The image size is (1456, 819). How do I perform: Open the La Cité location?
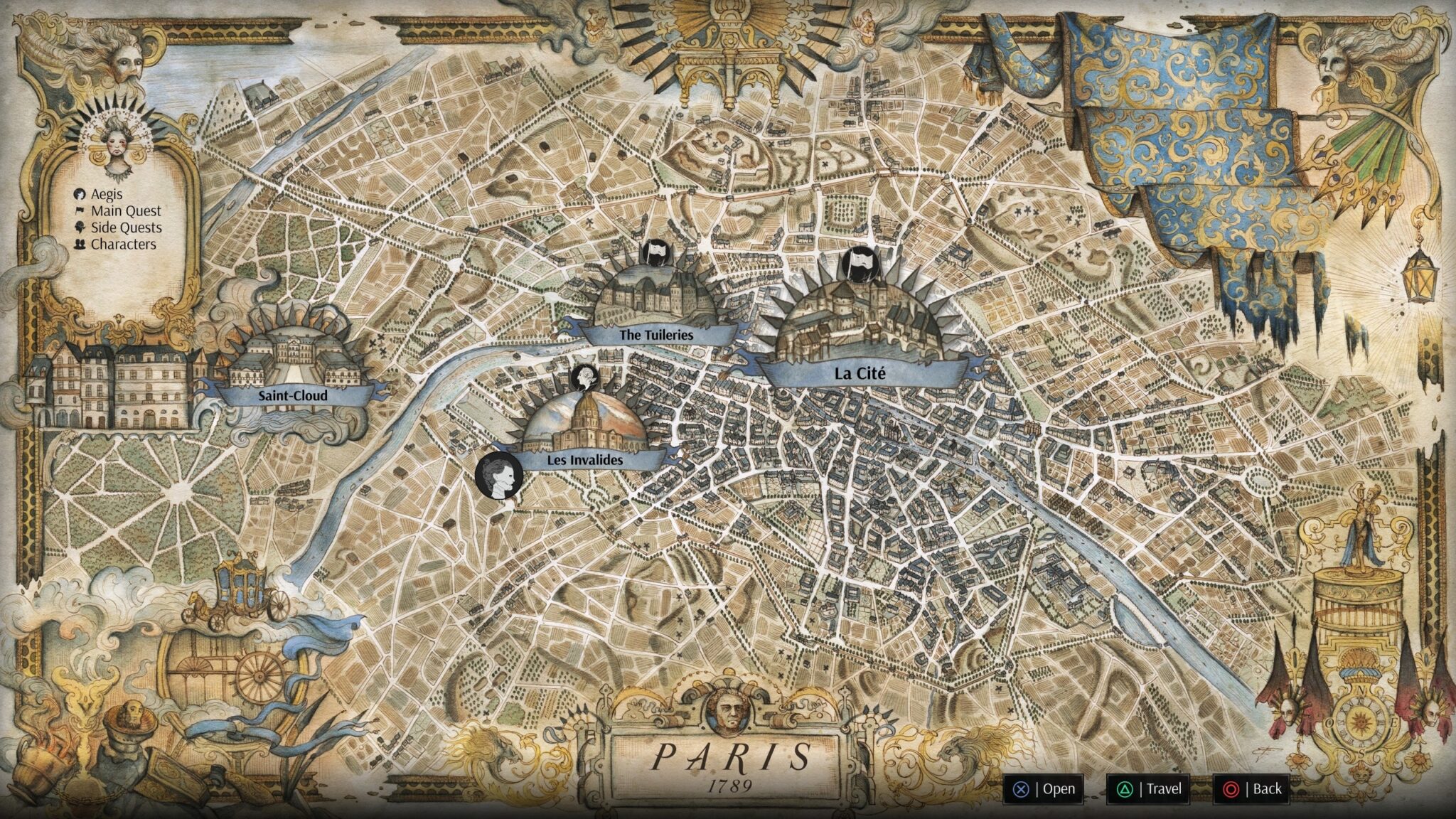[x=860, y=373]
